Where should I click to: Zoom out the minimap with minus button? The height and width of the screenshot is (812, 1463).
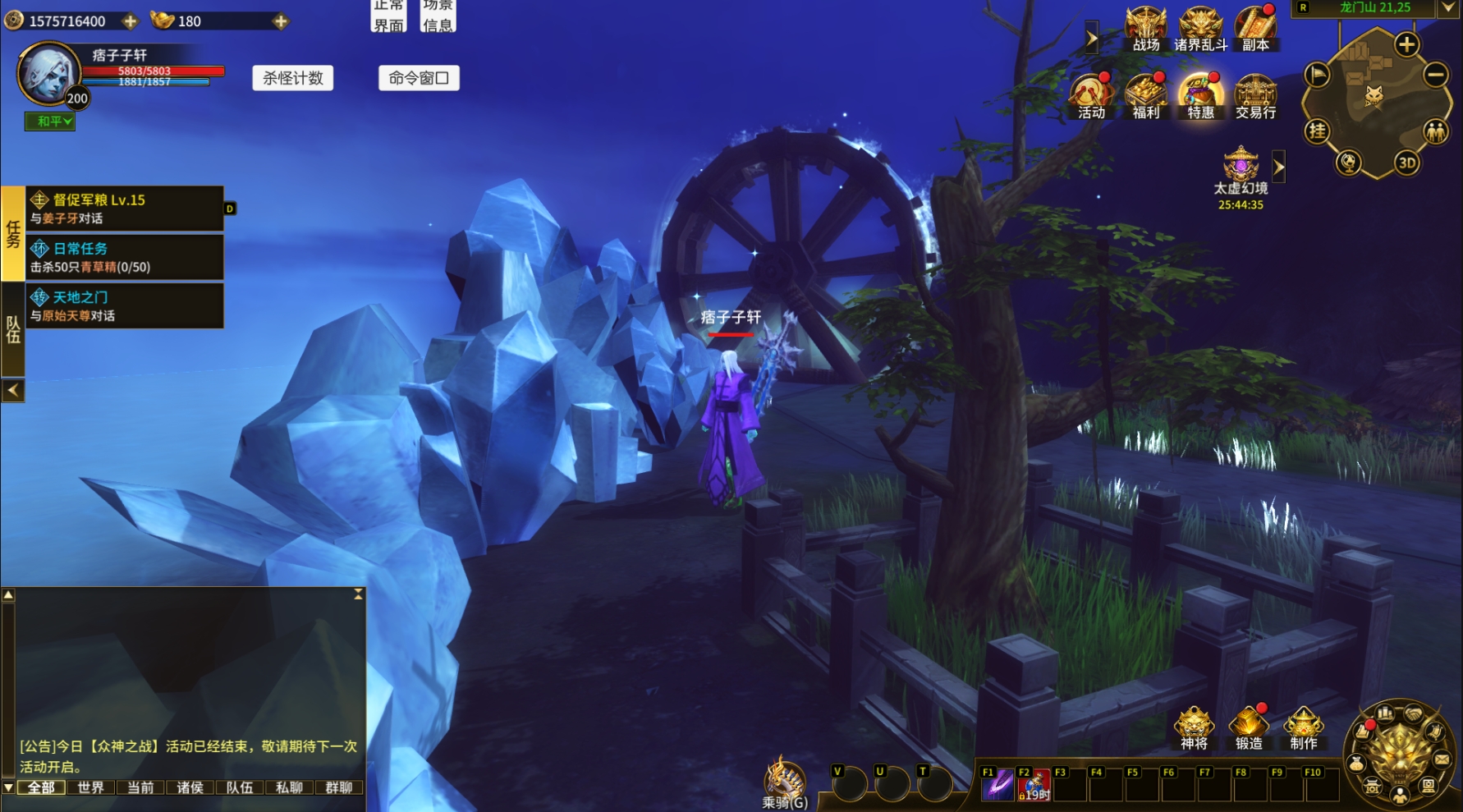tap(1435, 76)
